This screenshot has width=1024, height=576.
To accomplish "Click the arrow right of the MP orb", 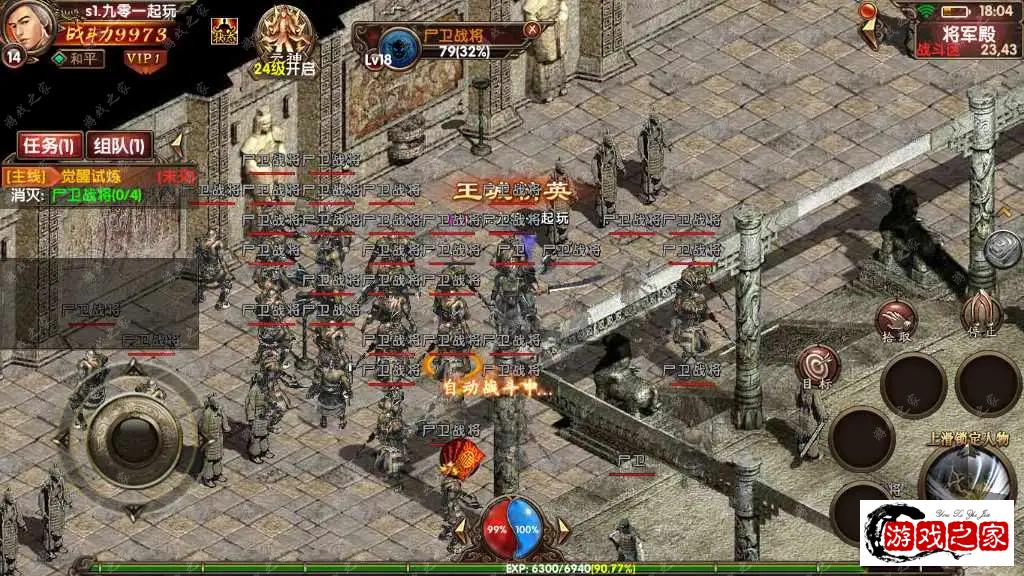I will pyautogui.click(x=562, y=527).
